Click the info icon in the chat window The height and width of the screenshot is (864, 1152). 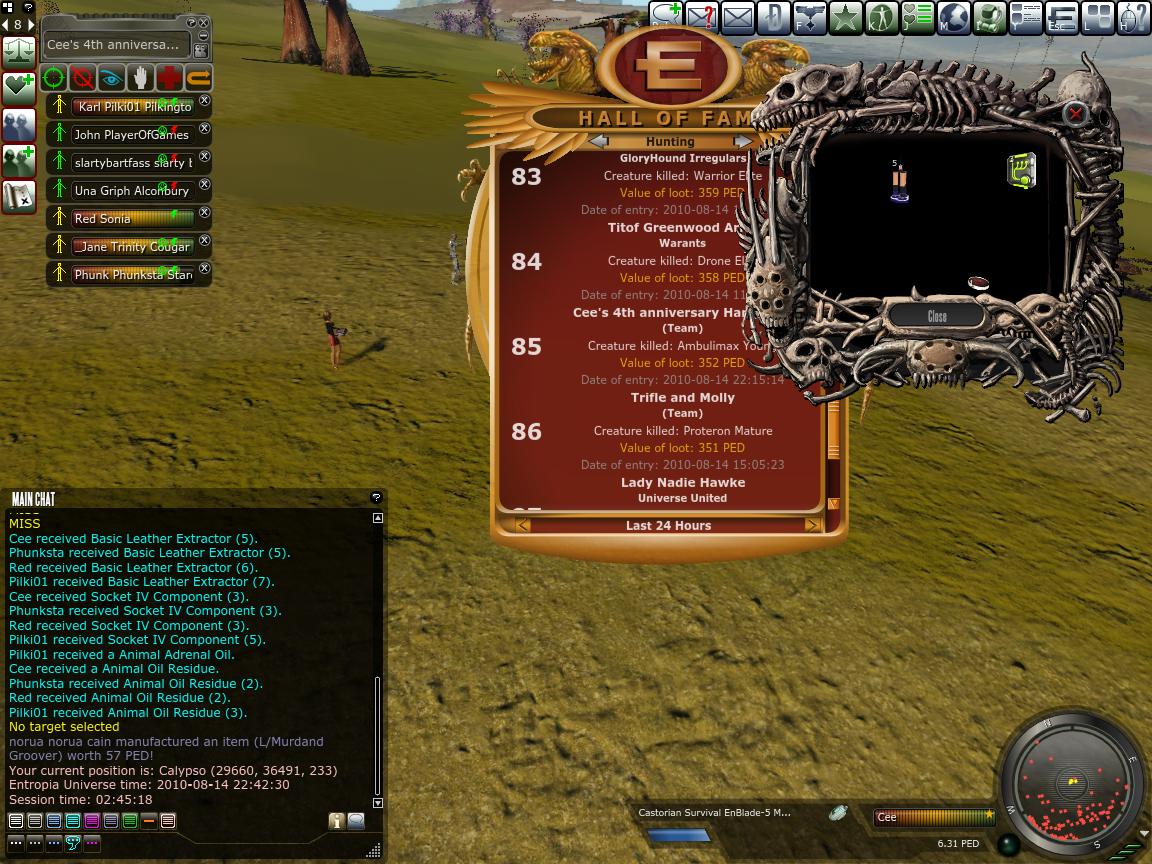(x=336, y=821)
